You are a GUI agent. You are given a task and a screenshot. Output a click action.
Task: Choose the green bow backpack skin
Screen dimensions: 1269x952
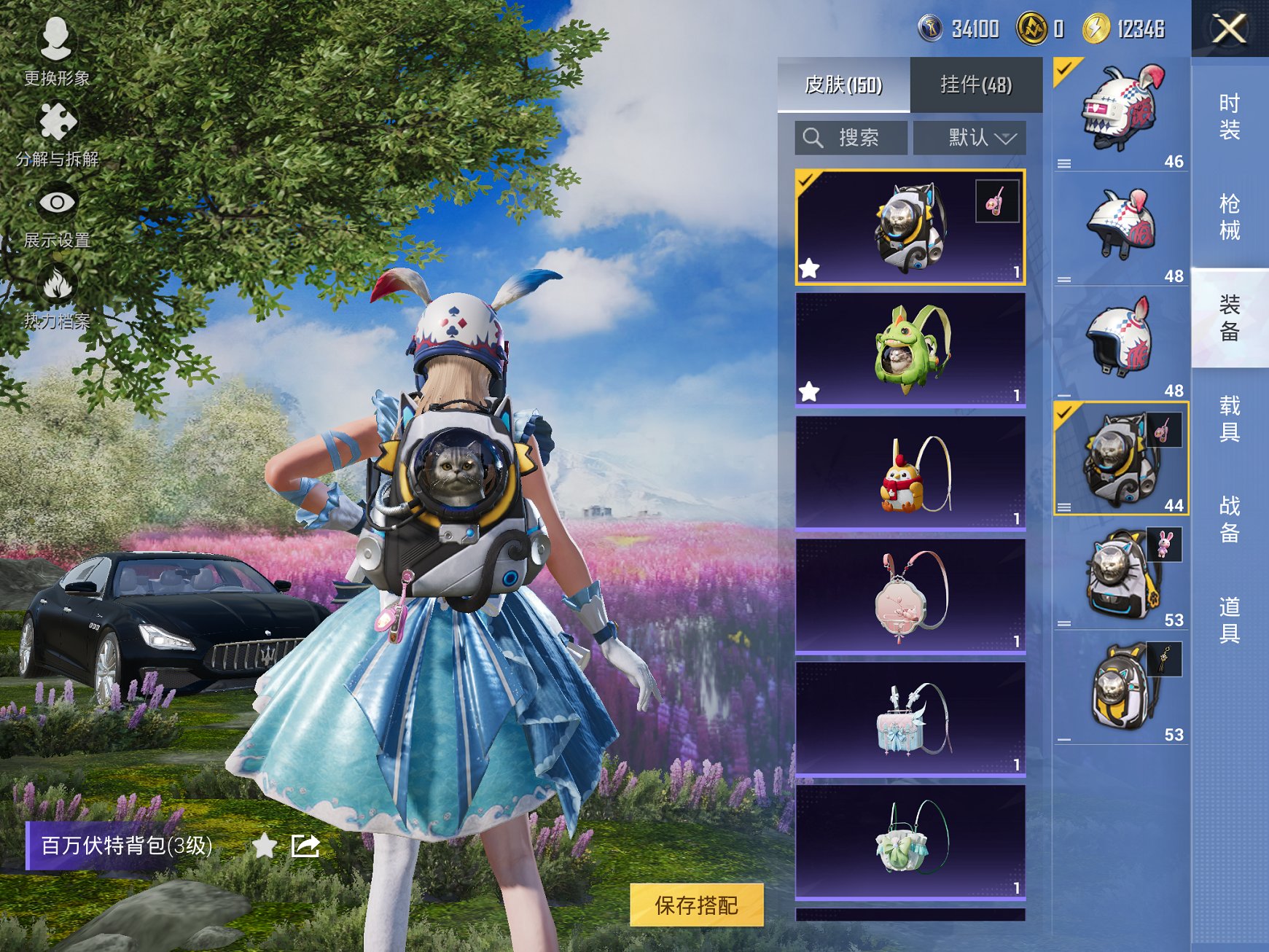coord(910,842)
